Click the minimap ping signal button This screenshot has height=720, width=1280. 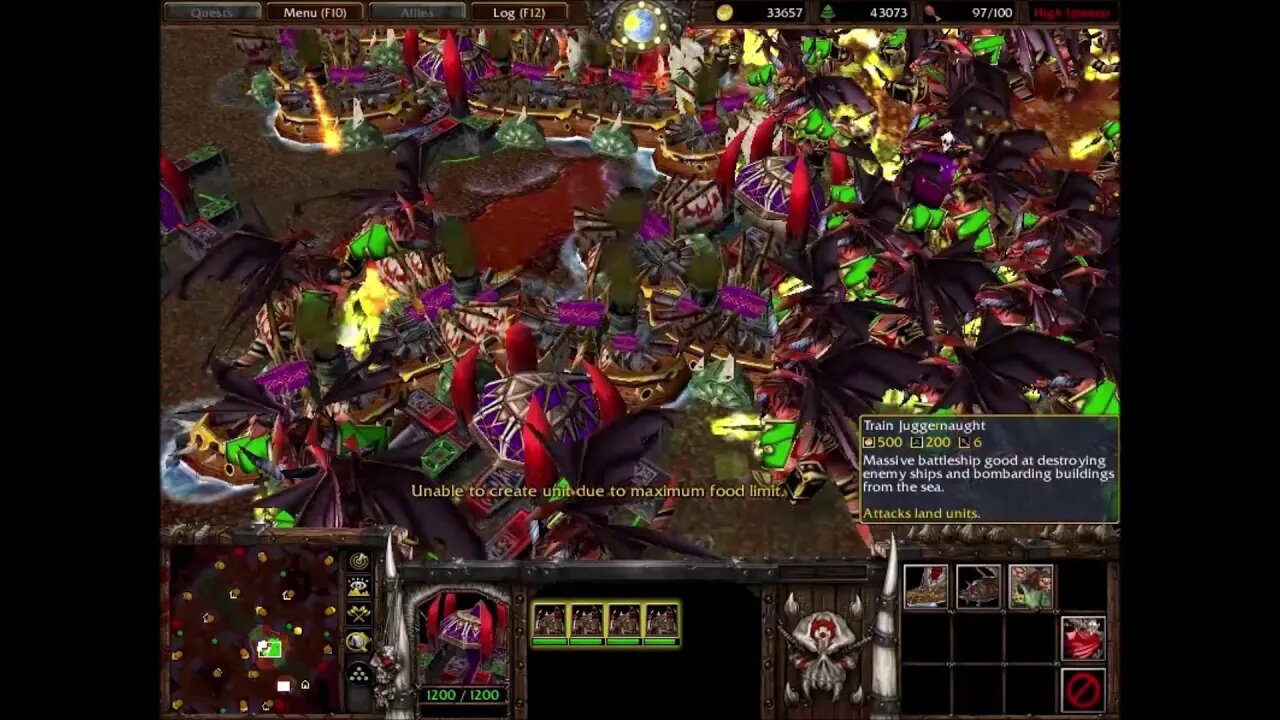[x=359, y=562]
